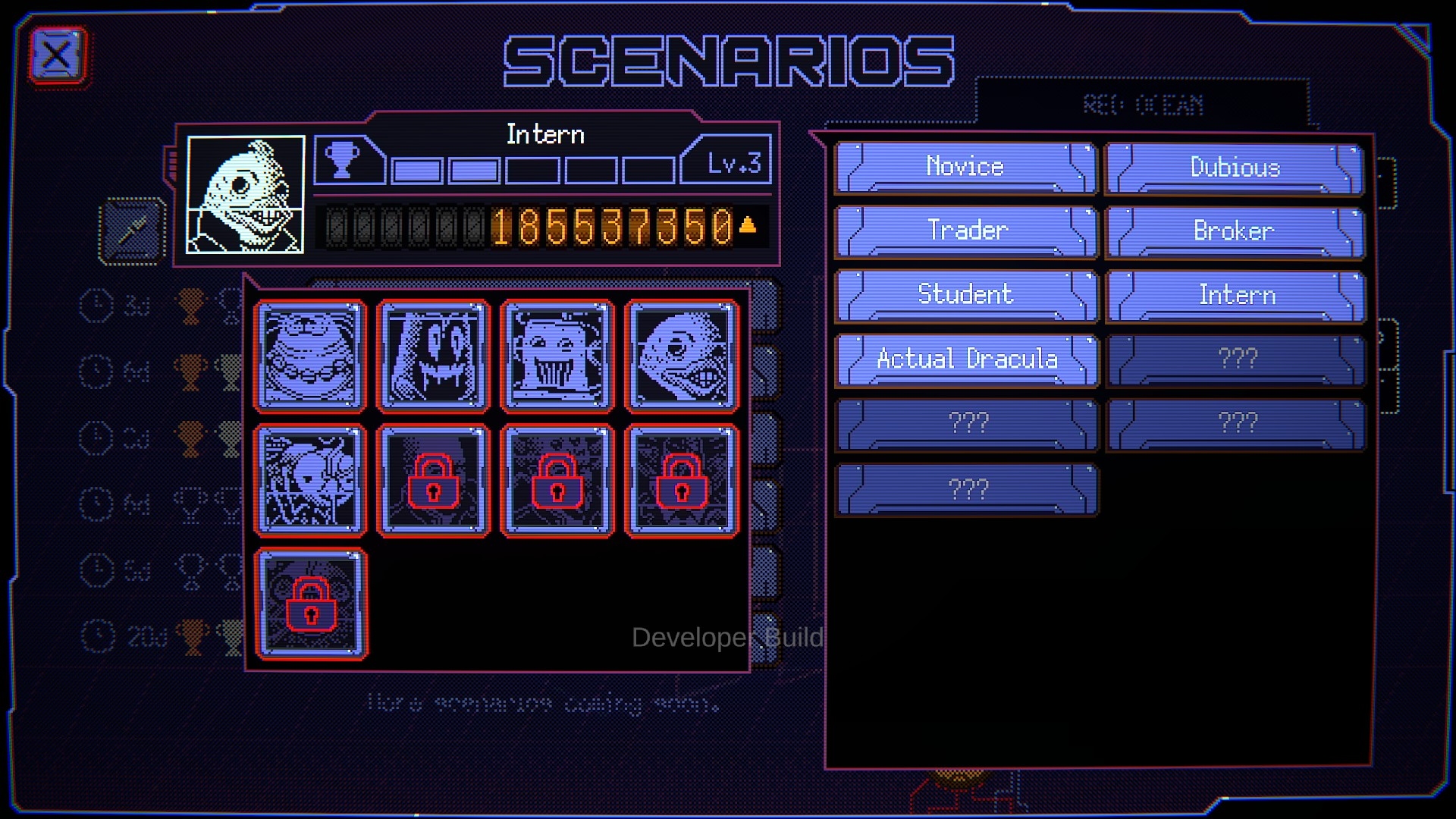
Task: Select the round-eyed creature among tangled vines portrait
Action: tap(310, 480)
